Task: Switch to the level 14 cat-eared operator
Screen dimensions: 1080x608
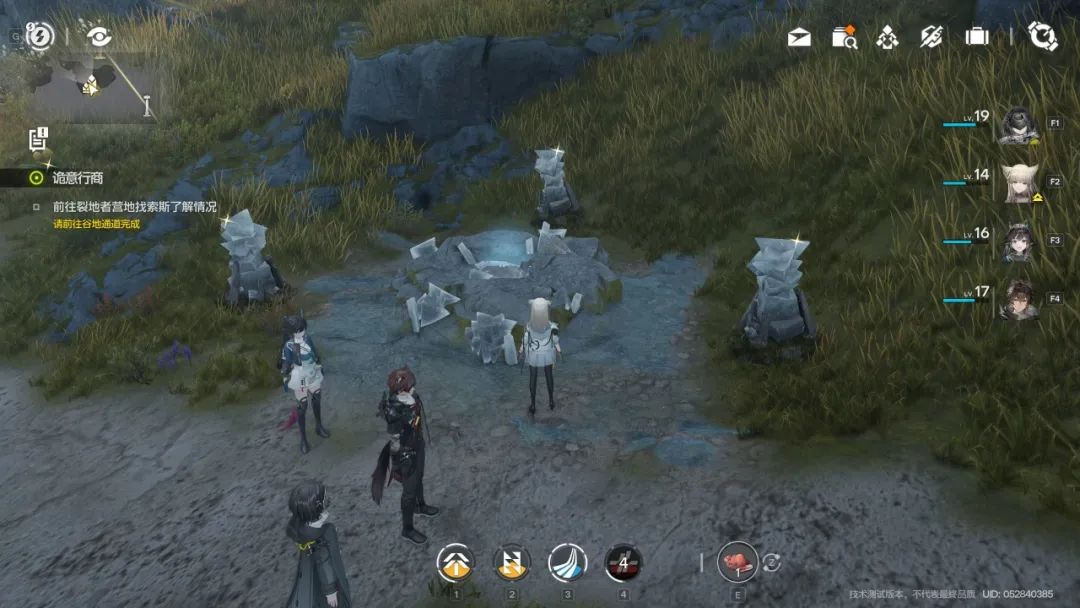Action: [1018, 183]
